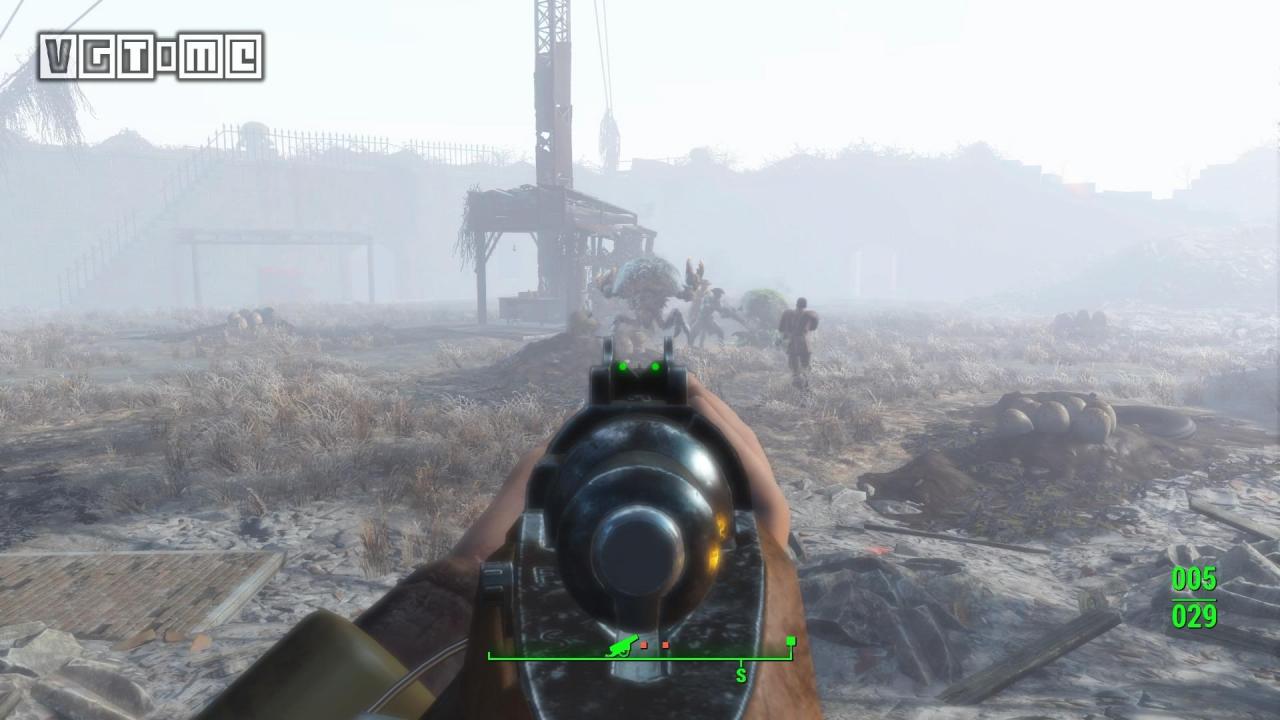Click the VGTIME watermark logo
1280x720 pixels.
tap(151, 56)
